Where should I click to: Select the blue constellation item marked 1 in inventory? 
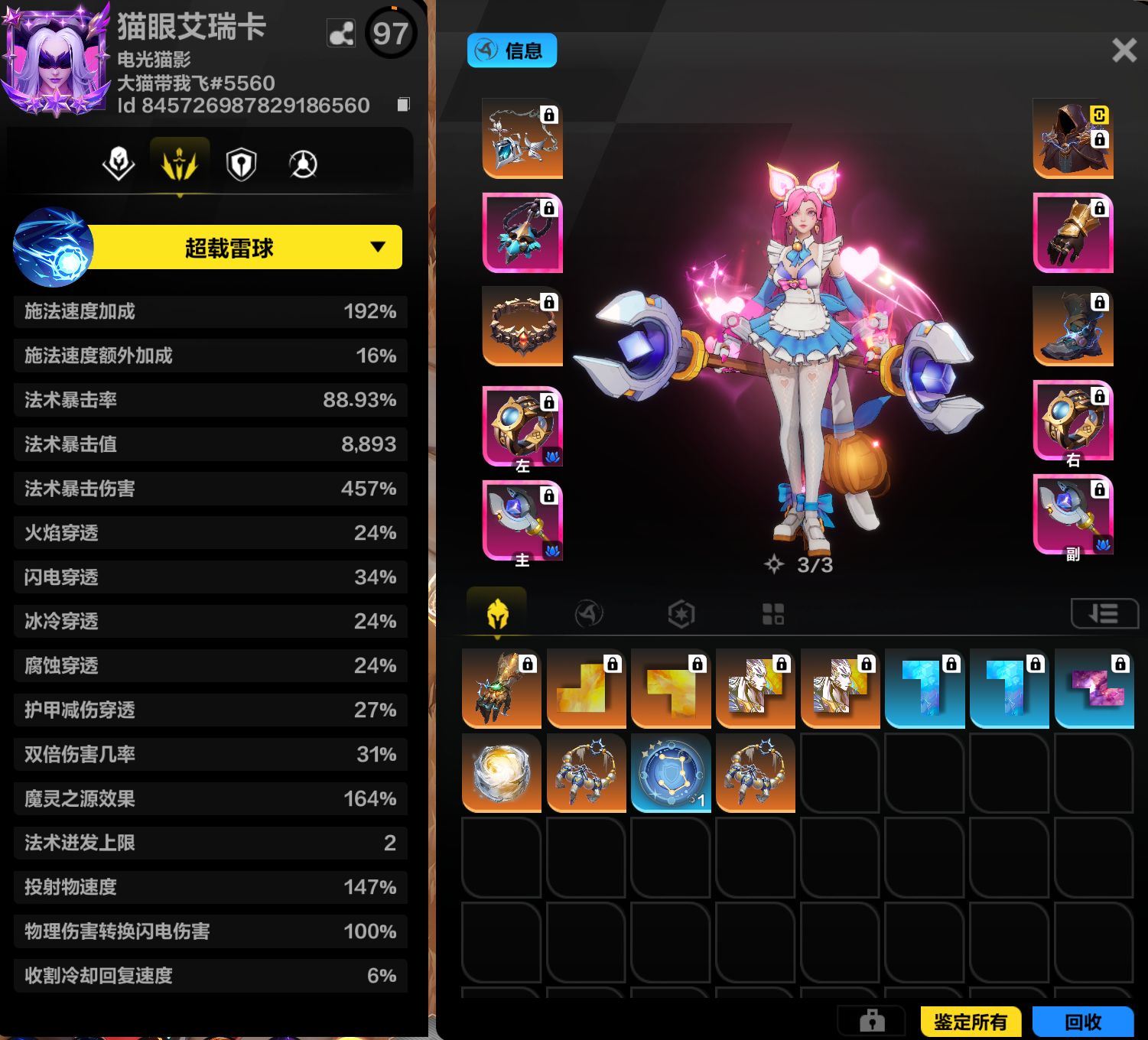point(671,773)
